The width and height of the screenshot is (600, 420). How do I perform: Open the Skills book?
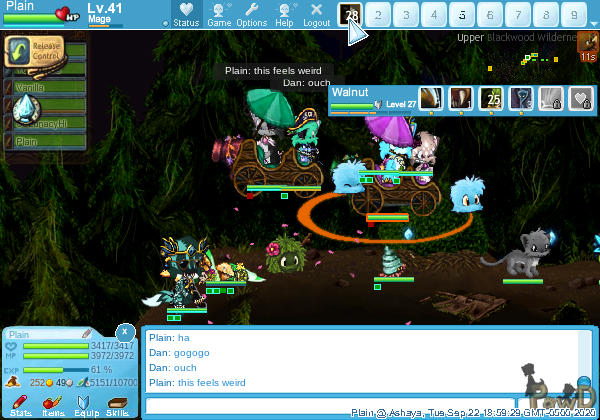(117, 404)
